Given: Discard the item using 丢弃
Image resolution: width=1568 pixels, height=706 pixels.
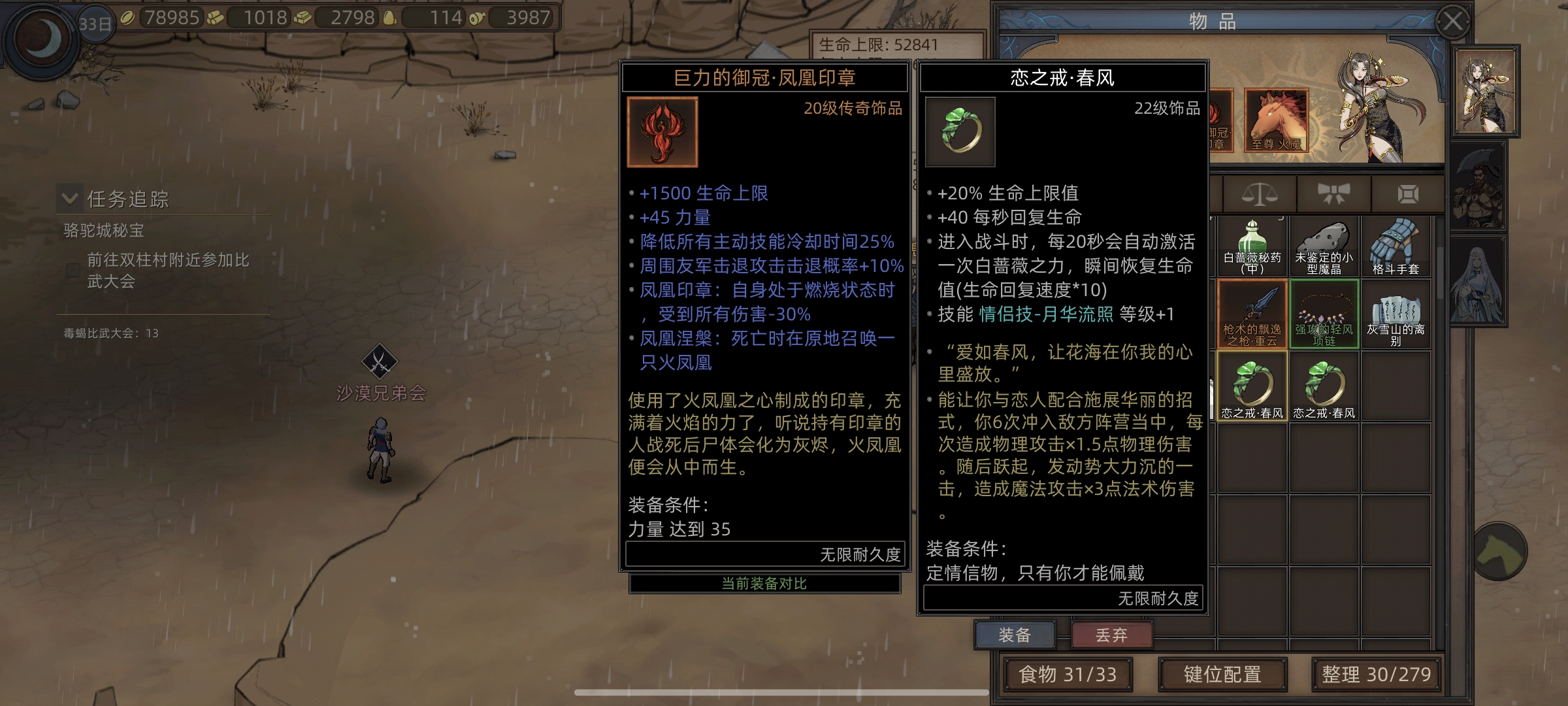Looking at the screenshot, I should [1111, 635].
